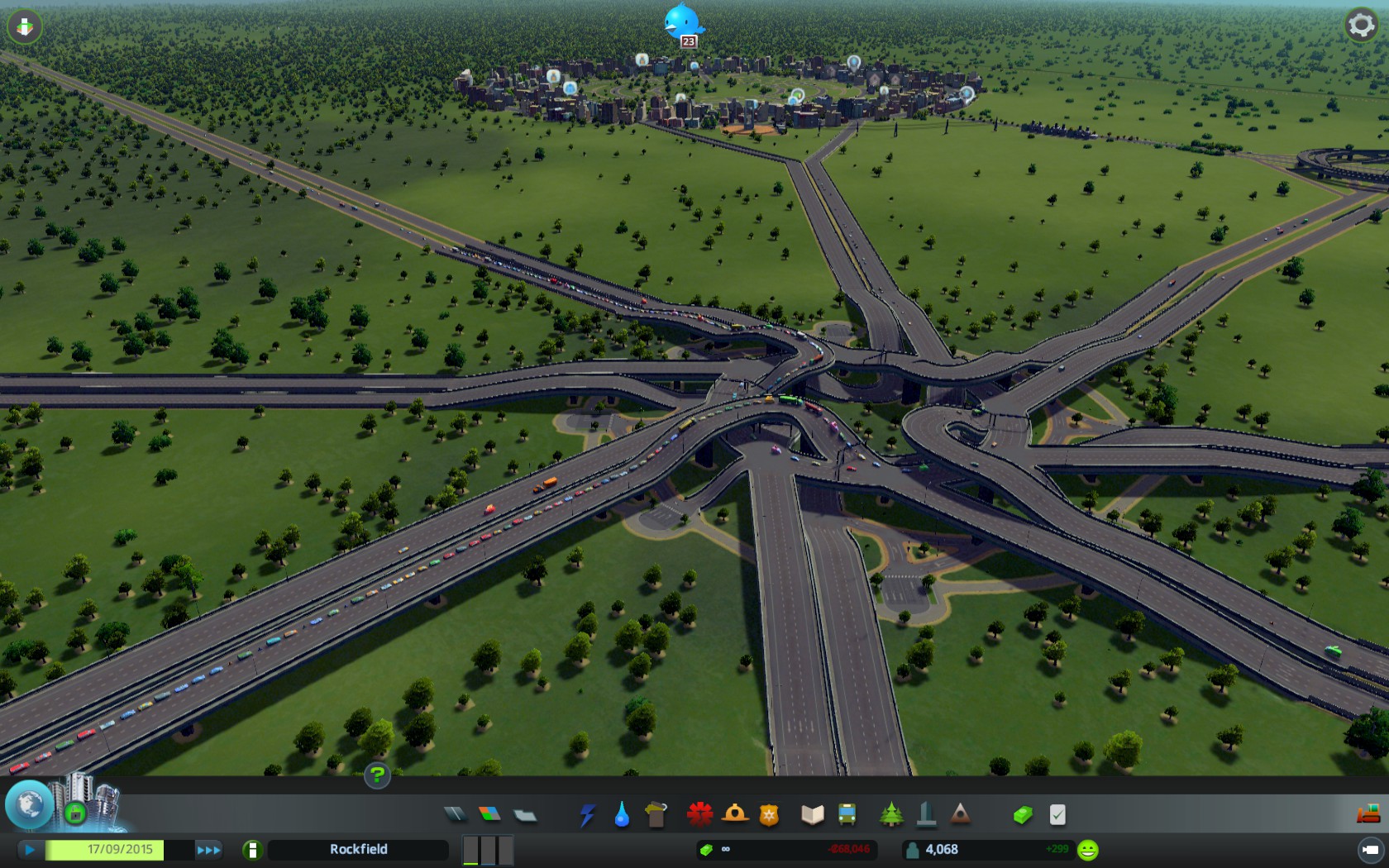The image size is (1389, 868).
Task: Open the Police badge menu
Action: [769, 815]
